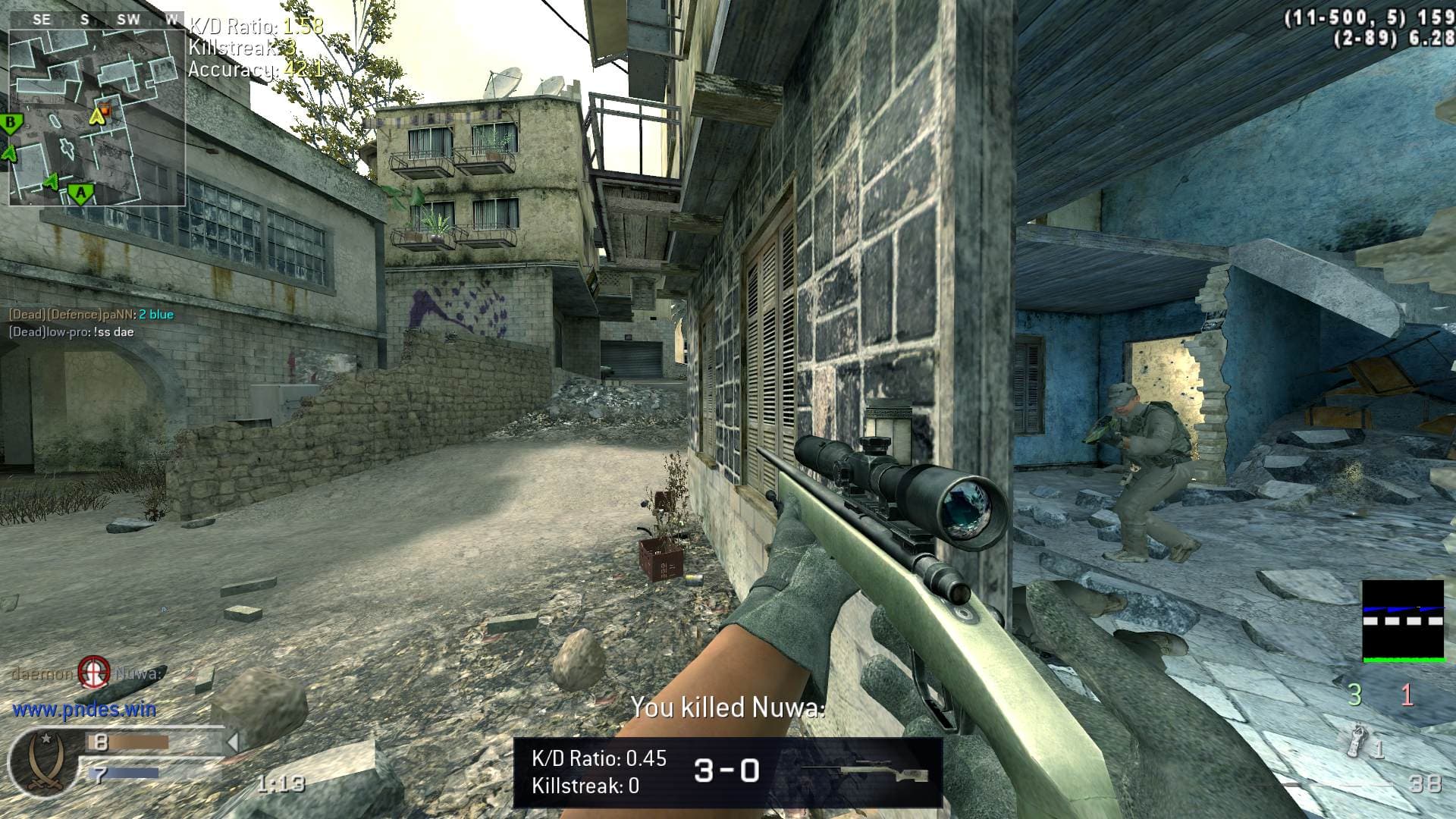Select the B objective marker on minimap
Screen dimensions: 1456x819
(x=11, y=123)
